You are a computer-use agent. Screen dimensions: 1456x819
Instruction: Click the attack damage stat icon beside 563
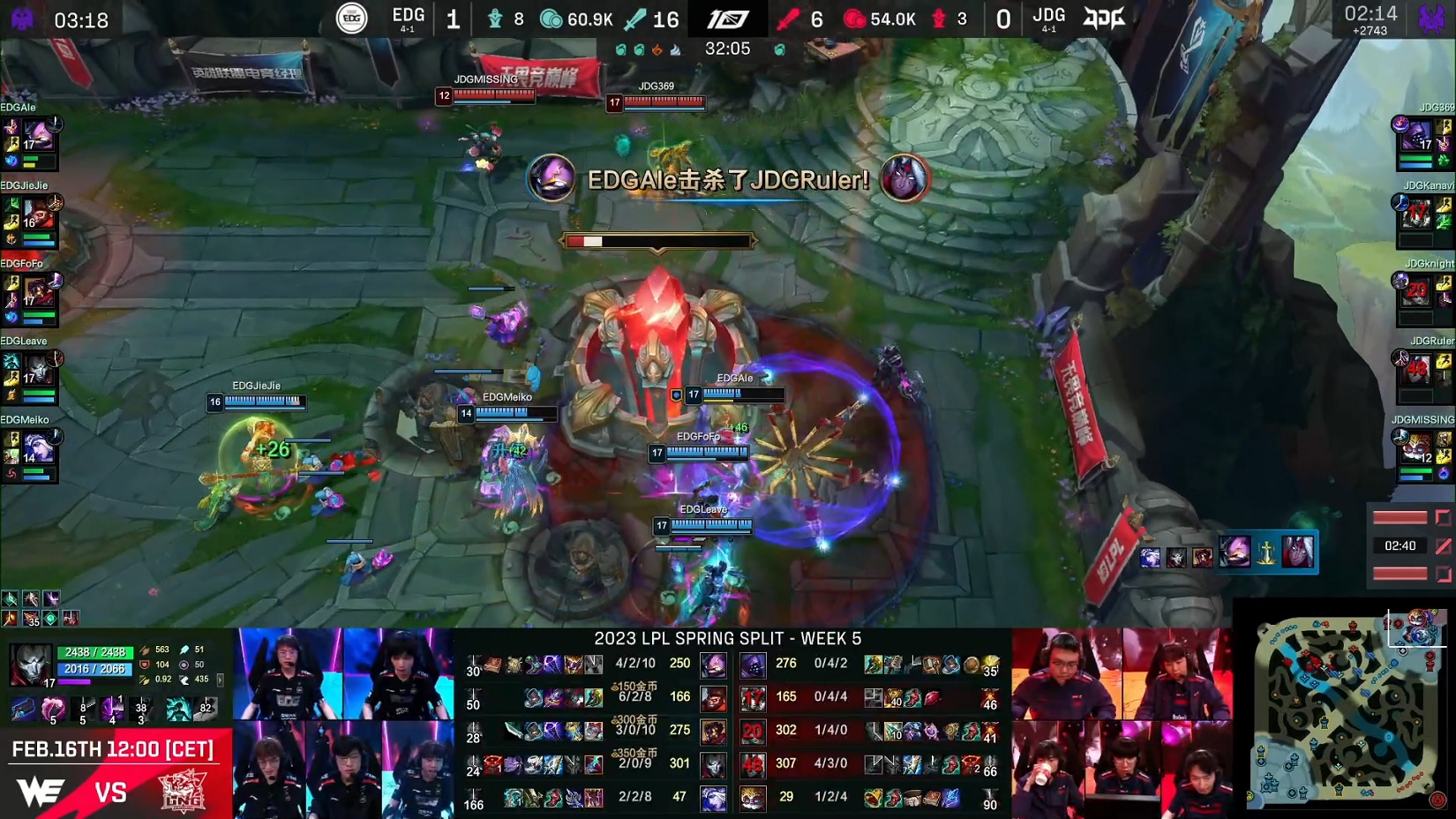(x=146, y=650)
